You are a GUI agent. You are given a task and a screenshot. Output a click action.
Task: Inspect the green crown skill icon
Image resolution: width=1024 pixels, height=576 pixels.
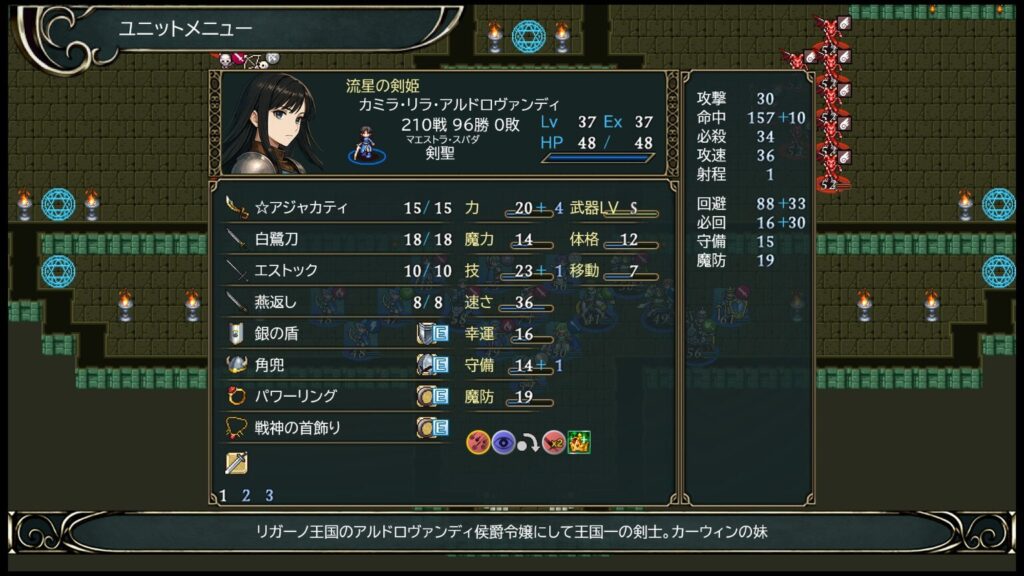pyautogui.click(x=579, y=442)
